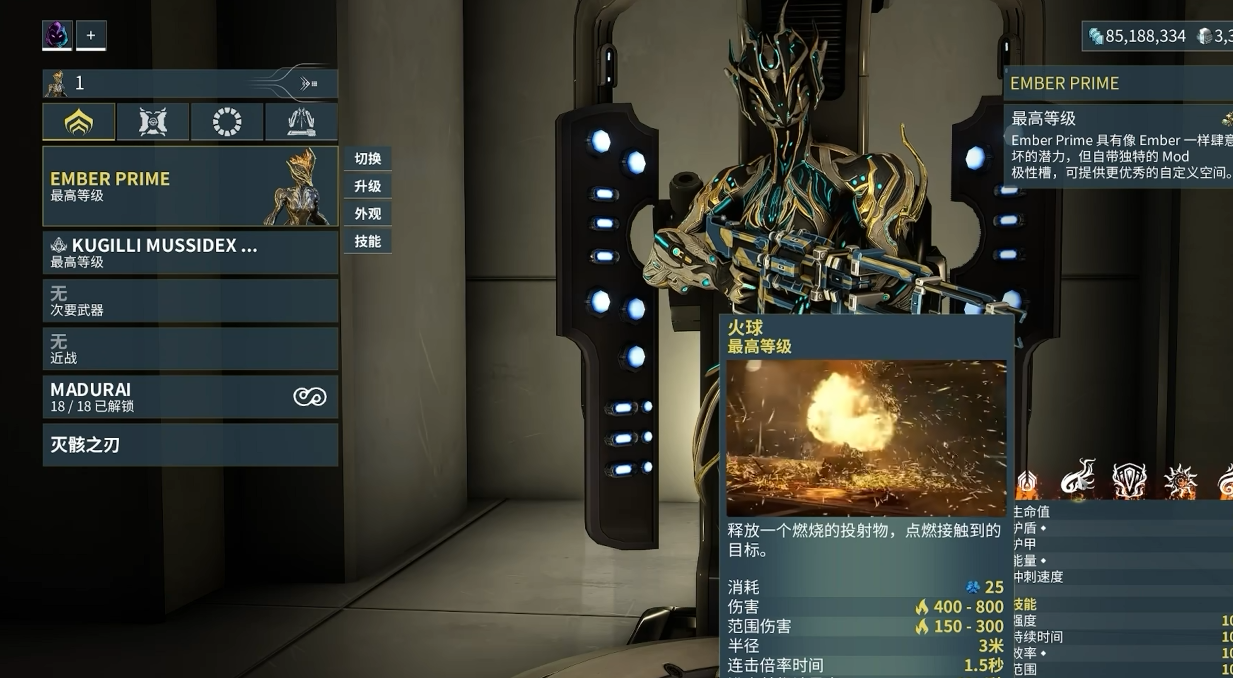
Task: Switch to the companion sentinel tab
Action: coord(152,122)
